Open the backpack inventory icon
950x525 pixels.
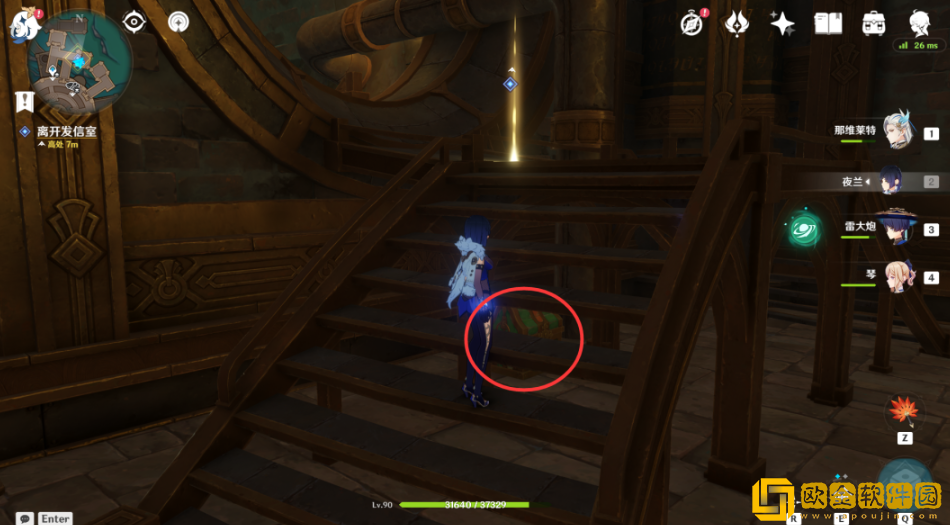[x=873, y=23]
